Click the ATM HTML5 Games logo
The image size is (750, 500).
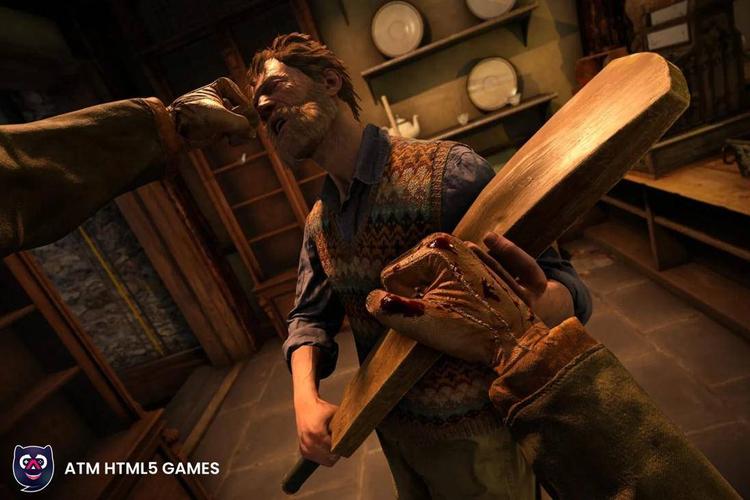coord(34,467)
